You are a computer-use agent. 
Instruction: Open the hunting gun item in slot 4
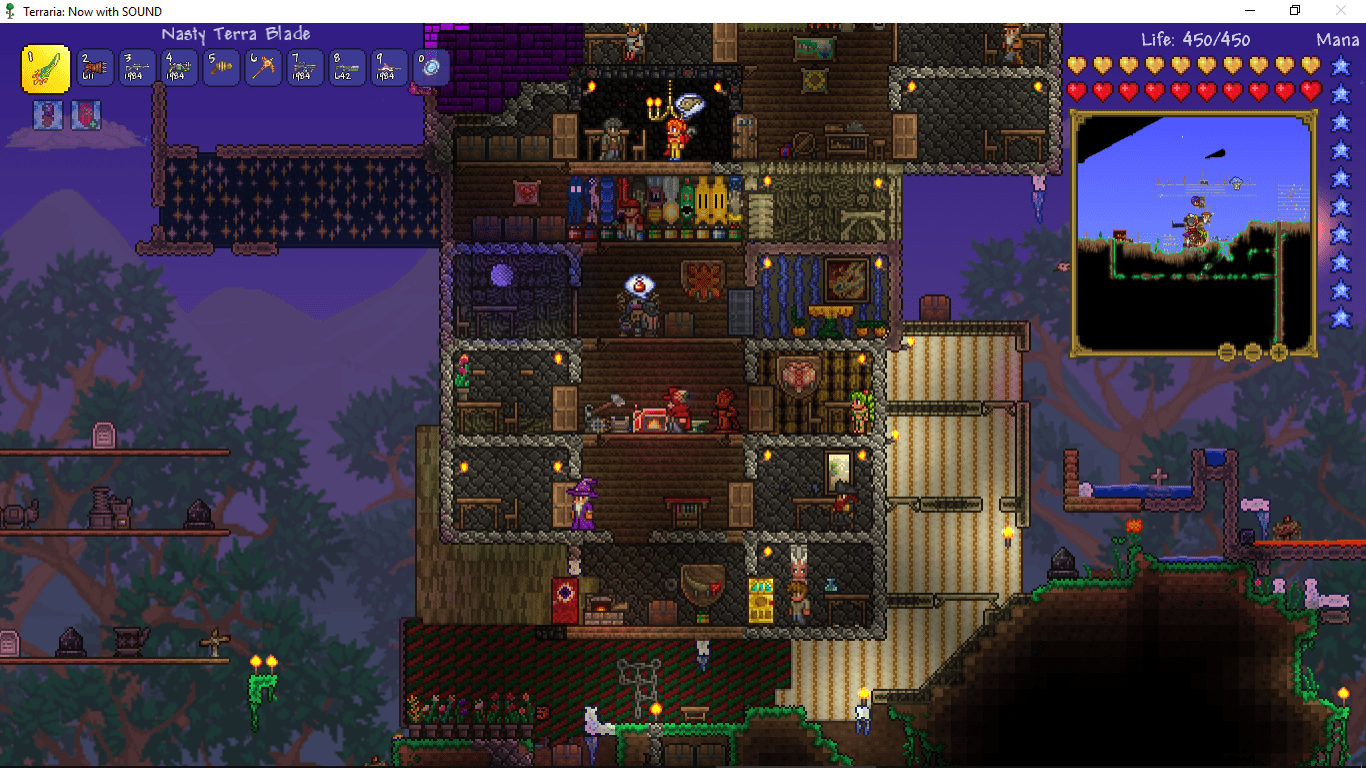click(179, 68)
